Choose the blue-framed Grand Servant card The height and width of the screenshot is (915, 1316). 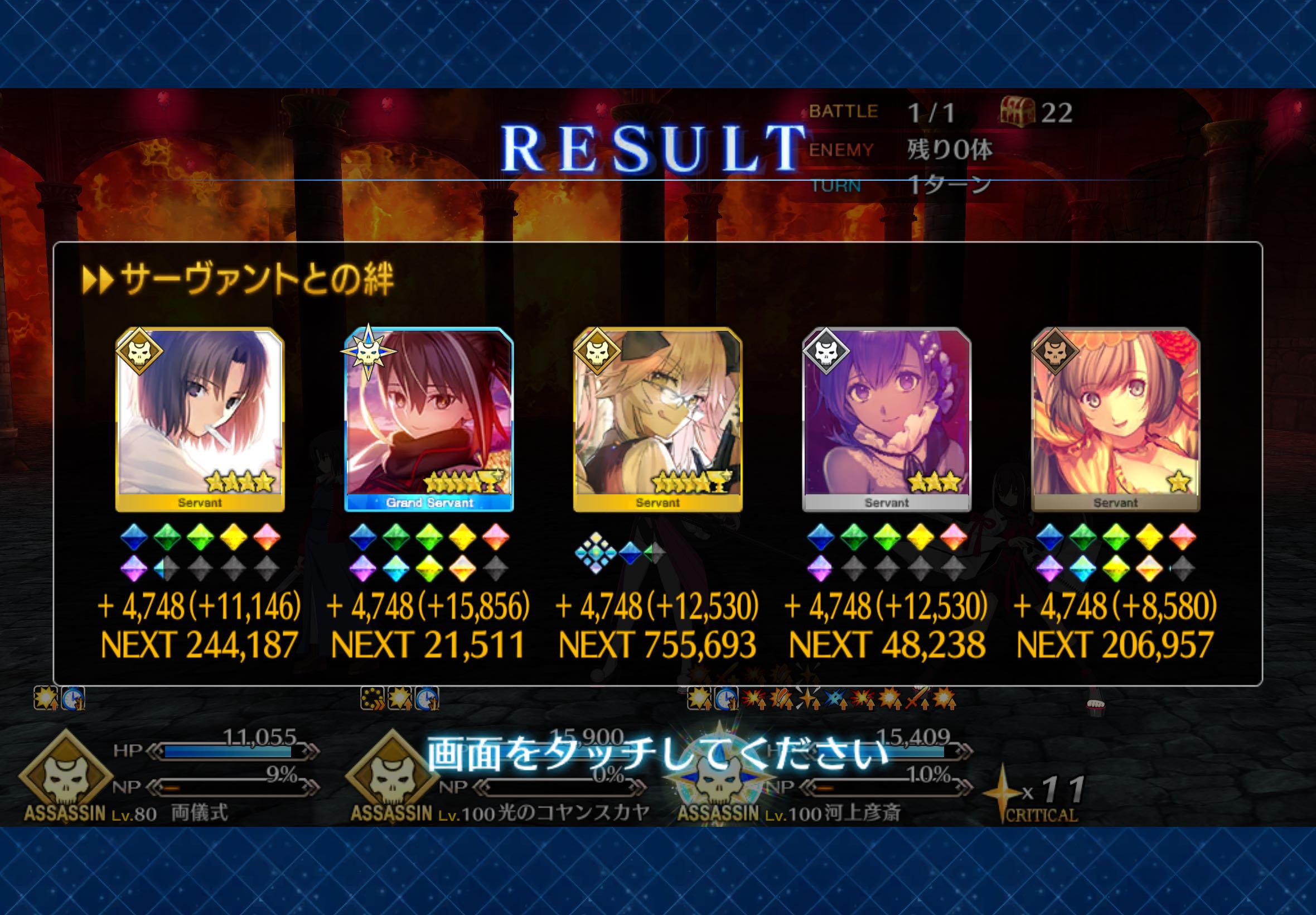pos(429,418)
